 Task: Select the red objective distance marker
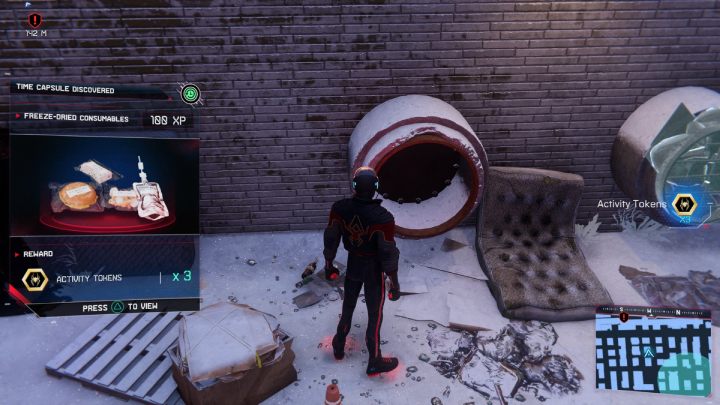coord(35,20)
